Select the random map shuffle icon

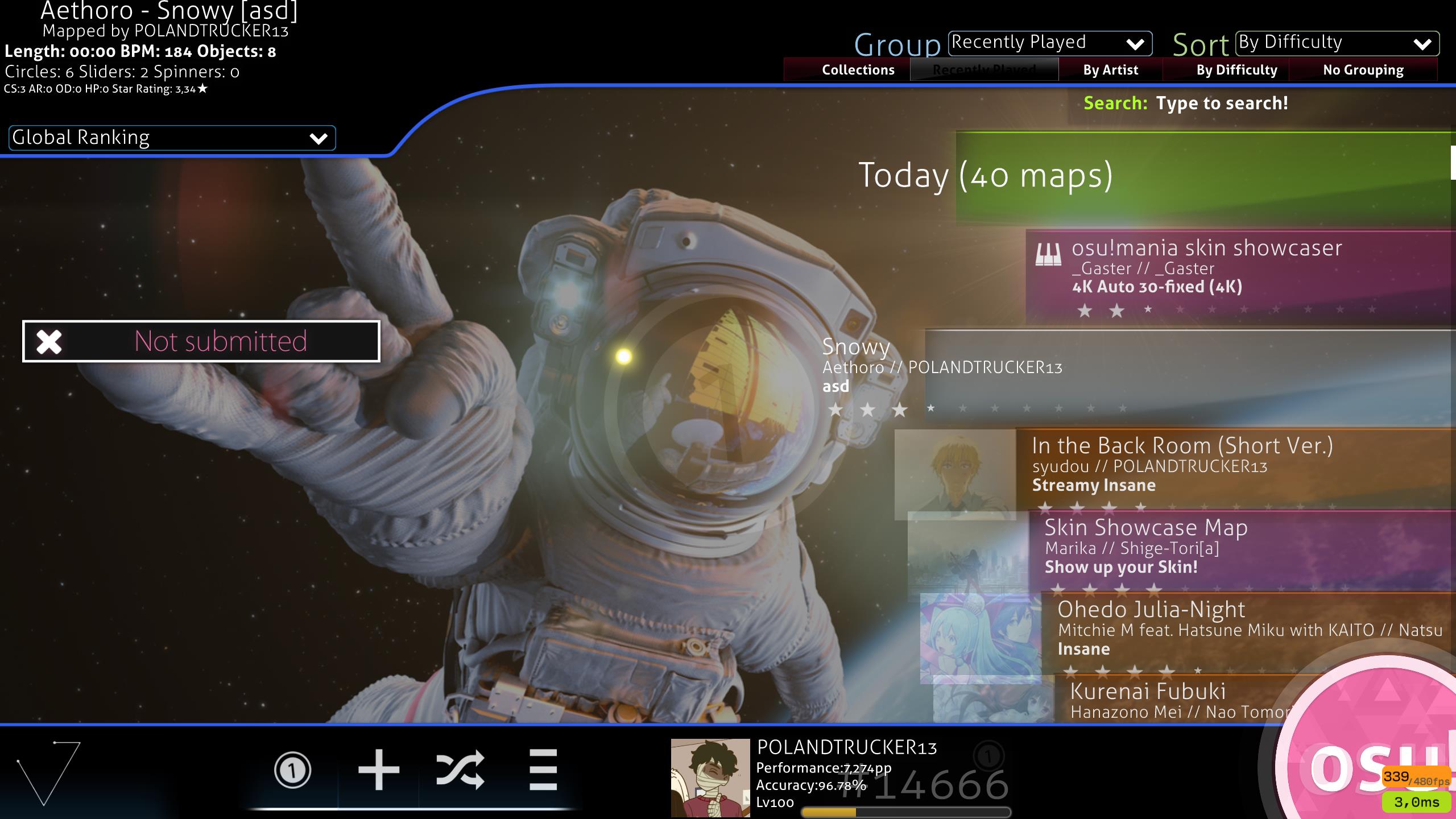[460, 771]
